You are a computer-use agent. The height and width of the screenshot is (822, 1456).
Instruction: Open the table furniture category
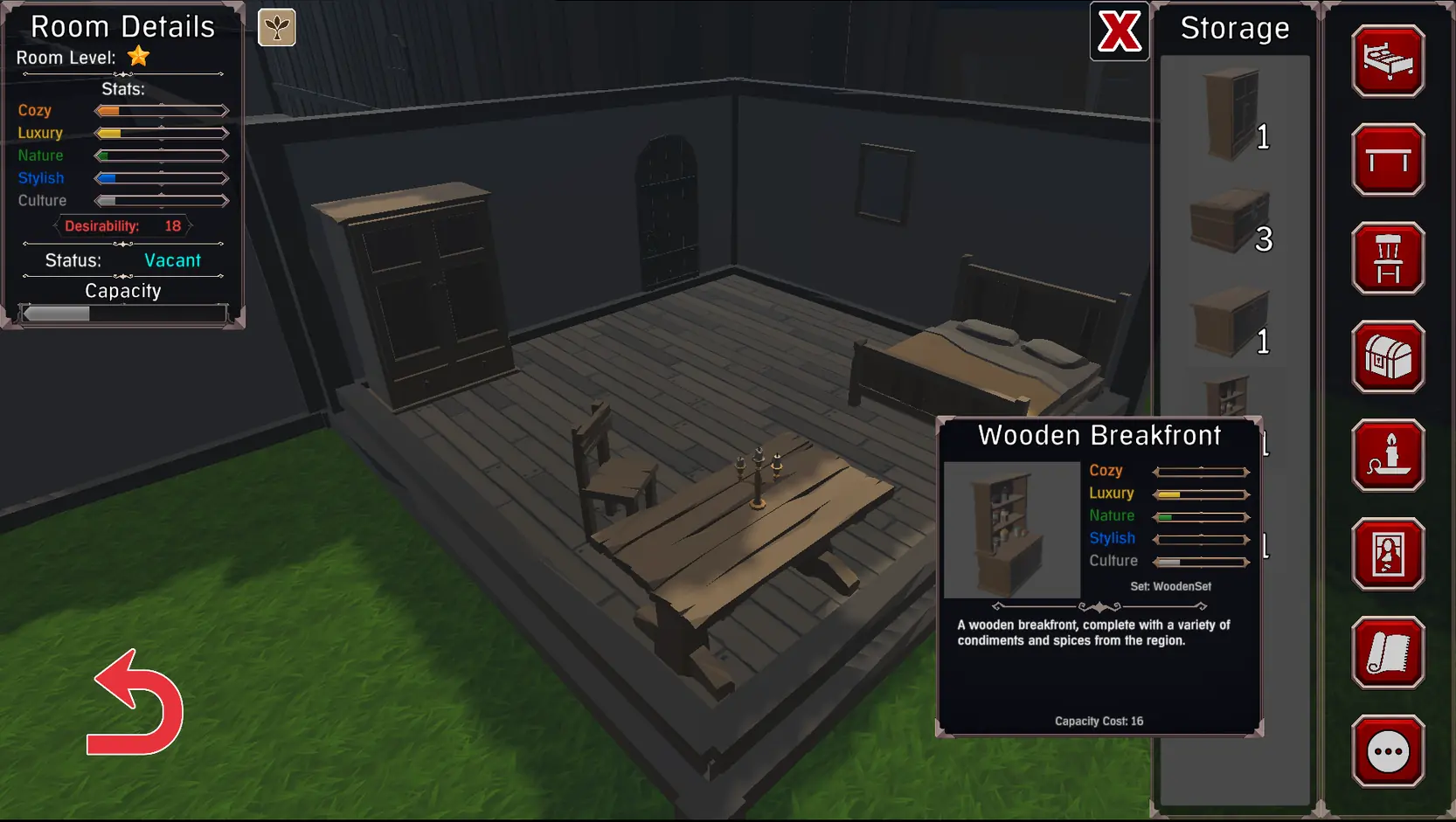[x=1388, y=160]
